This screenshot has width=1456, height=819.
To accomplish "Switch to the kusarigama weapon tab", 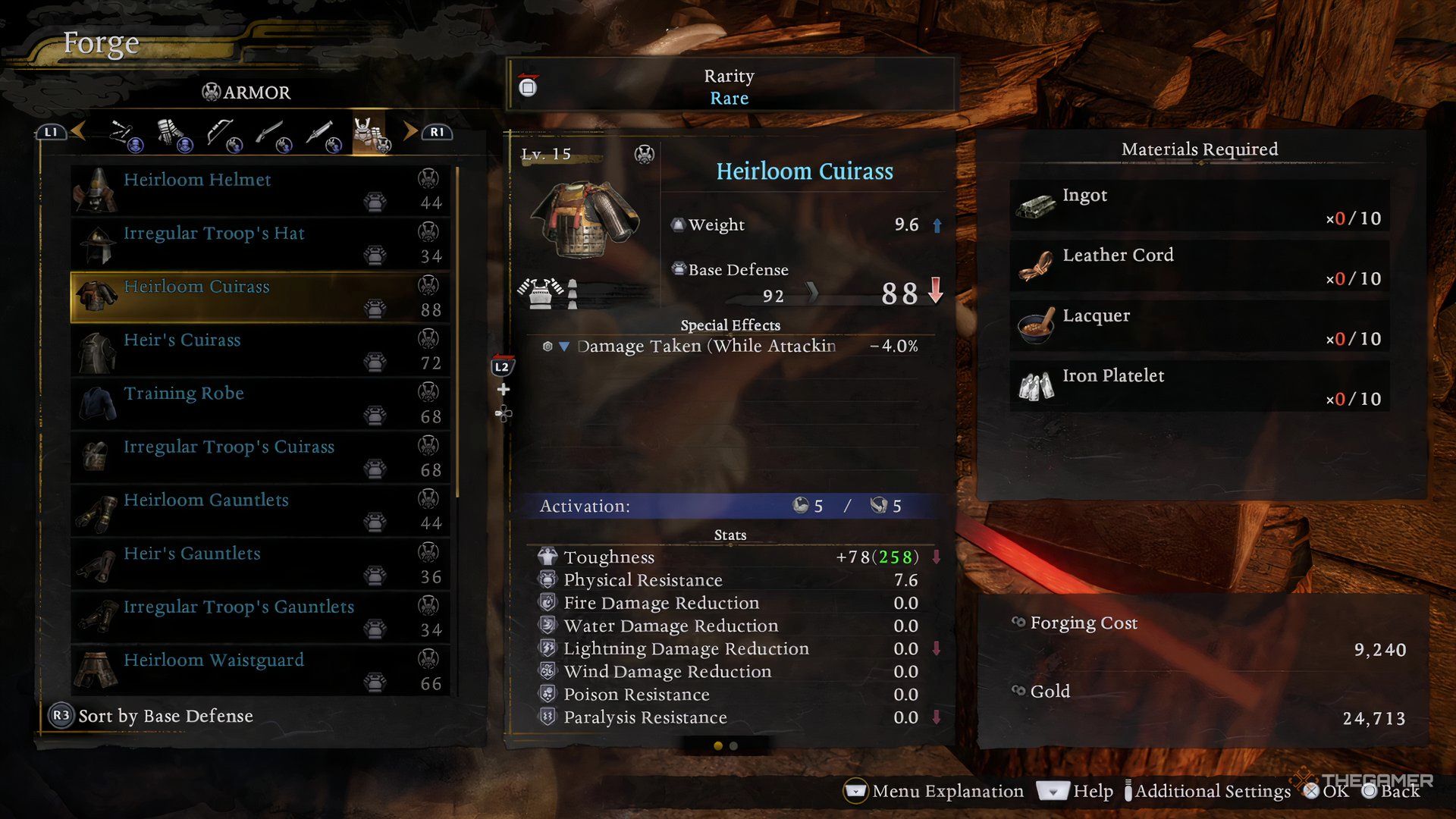I will click(x=124, y=134).
